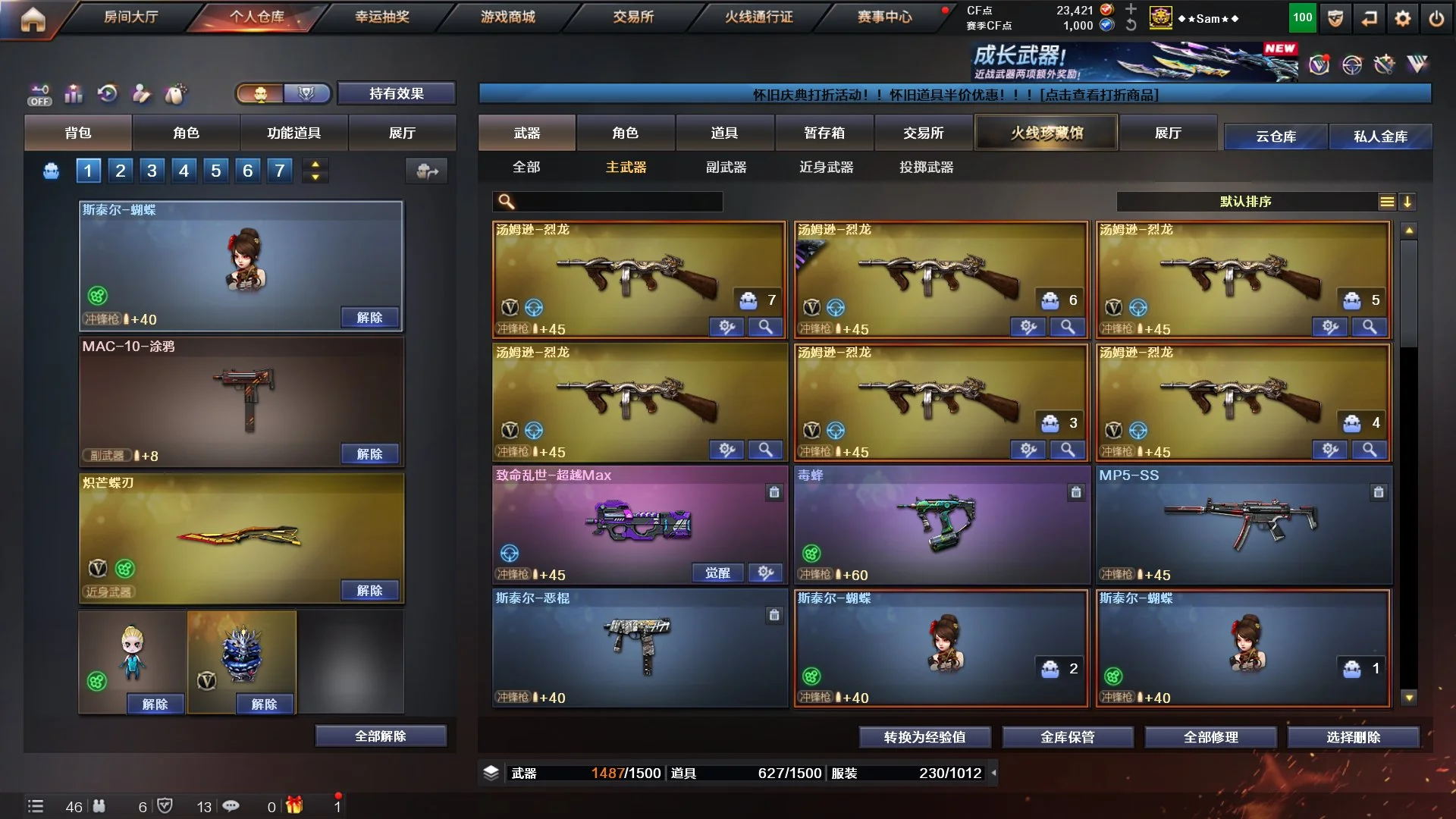Go to the 房间大厅 room lobby
Viewport: 1456px width, 819px height.
pos(130,17)
